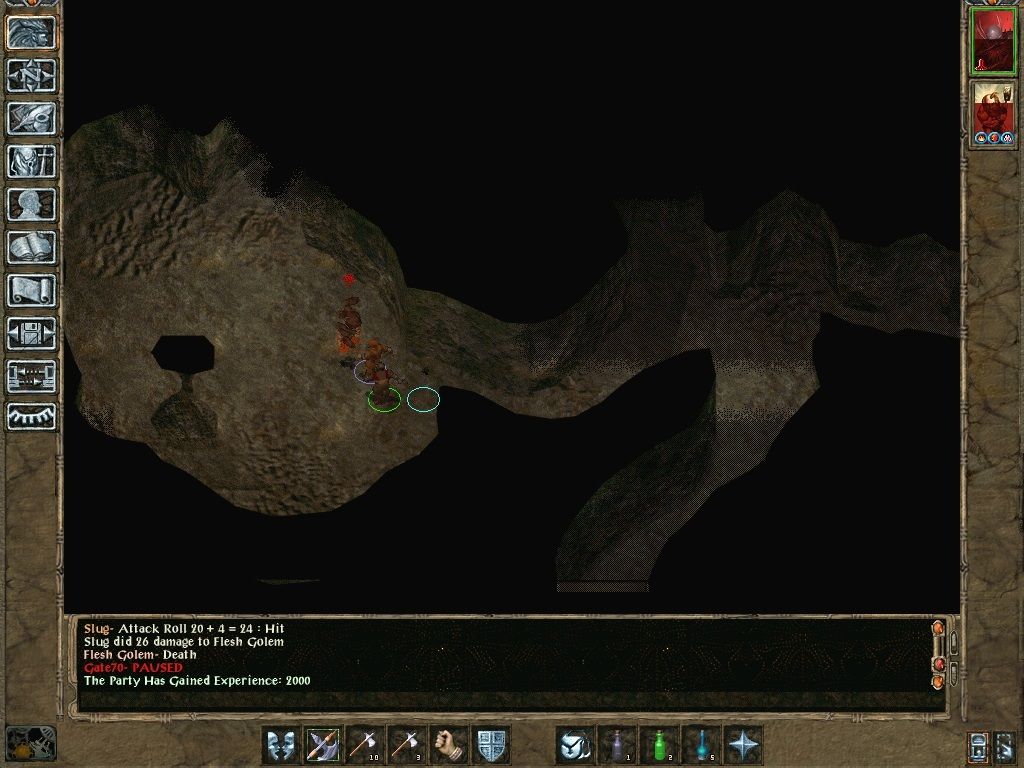Choose the selected battle axe weapon slot

pos(323,745)
